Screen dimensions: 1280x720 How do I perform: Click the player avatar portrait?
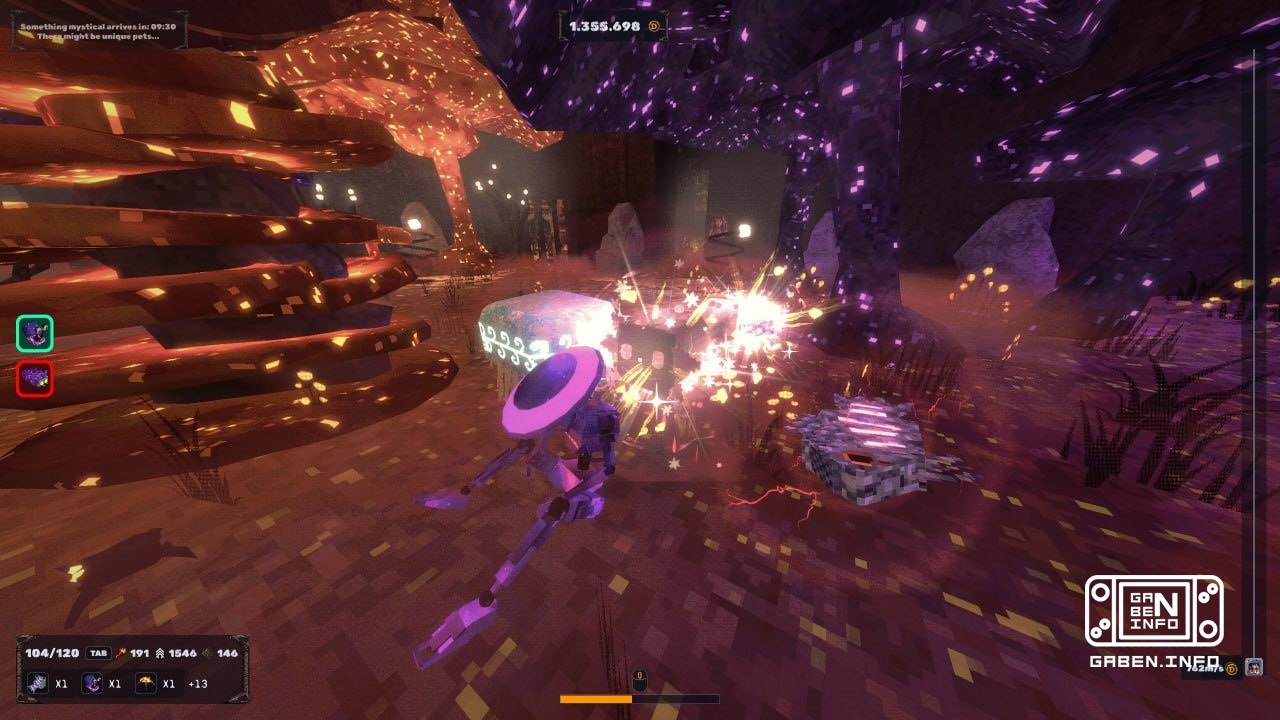tap(1254, 666)
